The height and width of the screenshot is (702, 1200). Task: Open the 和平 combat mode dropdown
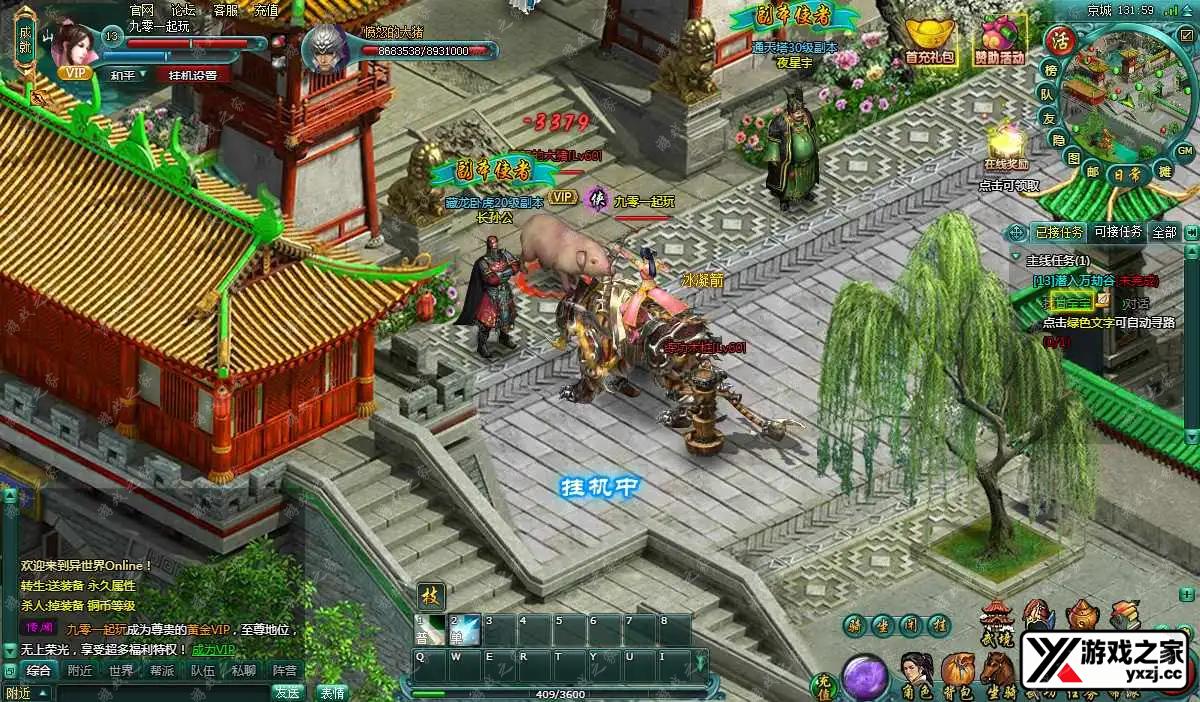point(128,74)
